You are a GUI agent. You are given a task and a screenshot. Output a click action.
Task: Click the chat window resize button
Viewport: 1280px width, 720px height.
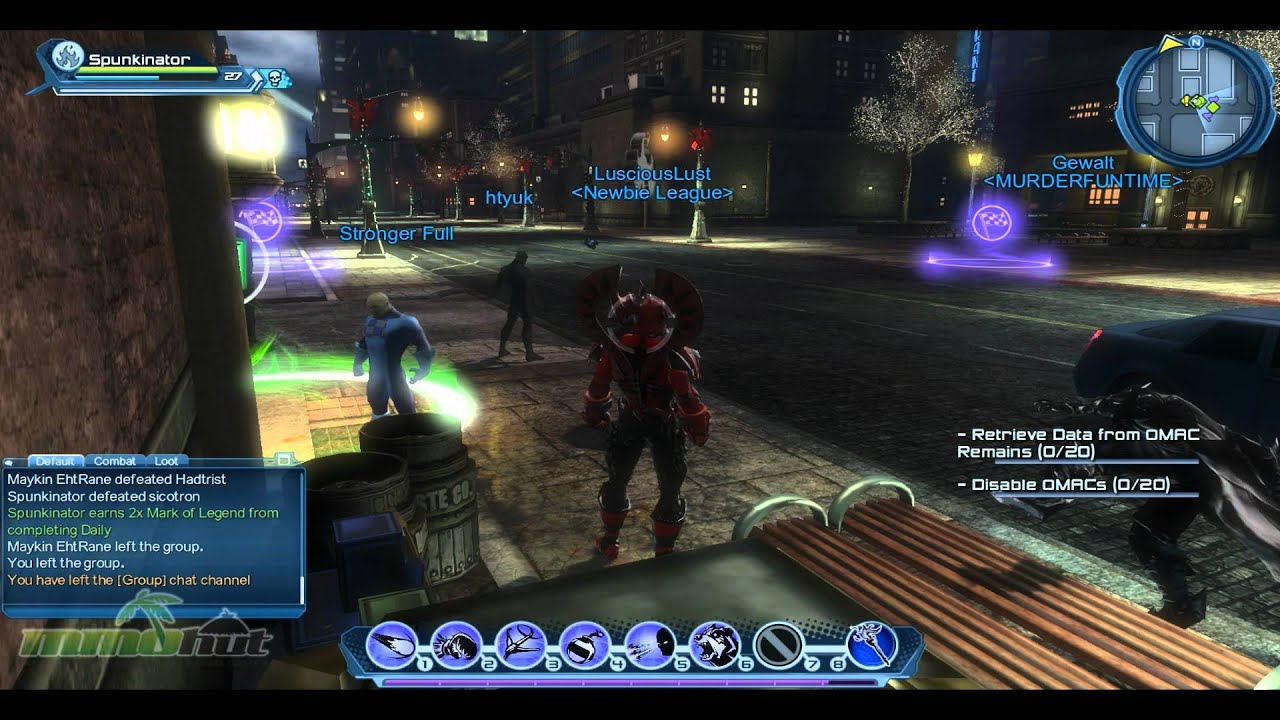click(x=284, y=459)
